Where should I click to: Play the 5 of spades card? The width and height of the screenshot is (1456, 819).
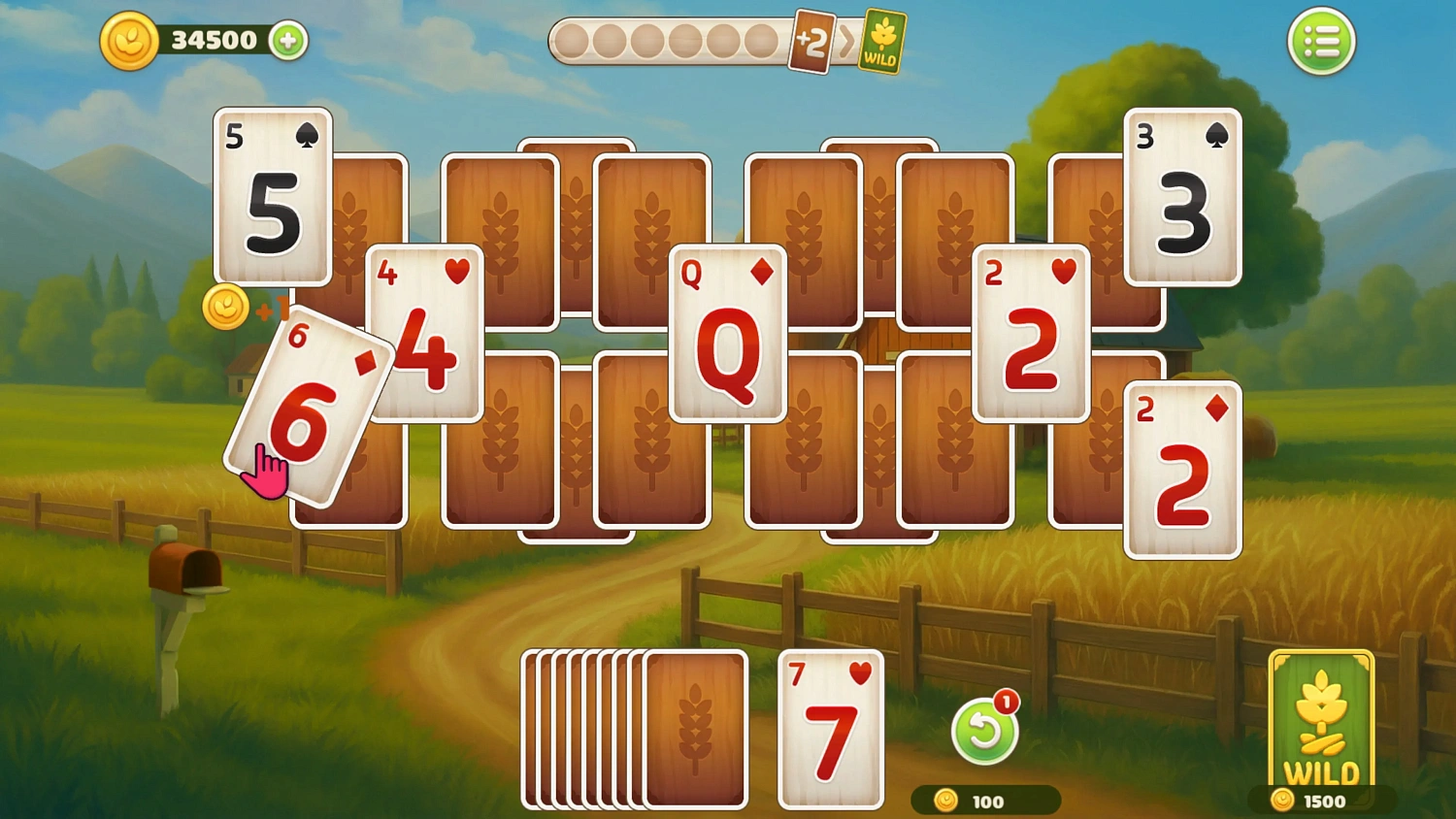click(x=272, y=199)
